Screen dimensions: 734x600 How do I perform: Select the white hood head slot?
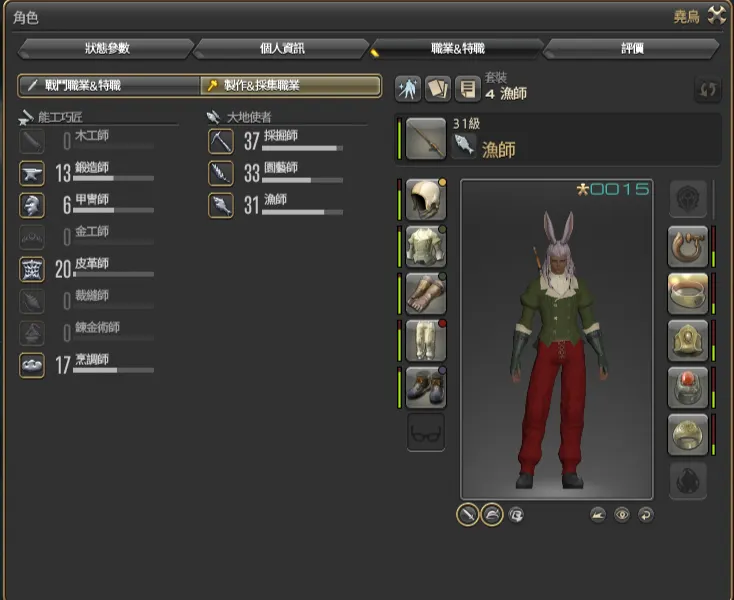(x=426, y=198)
